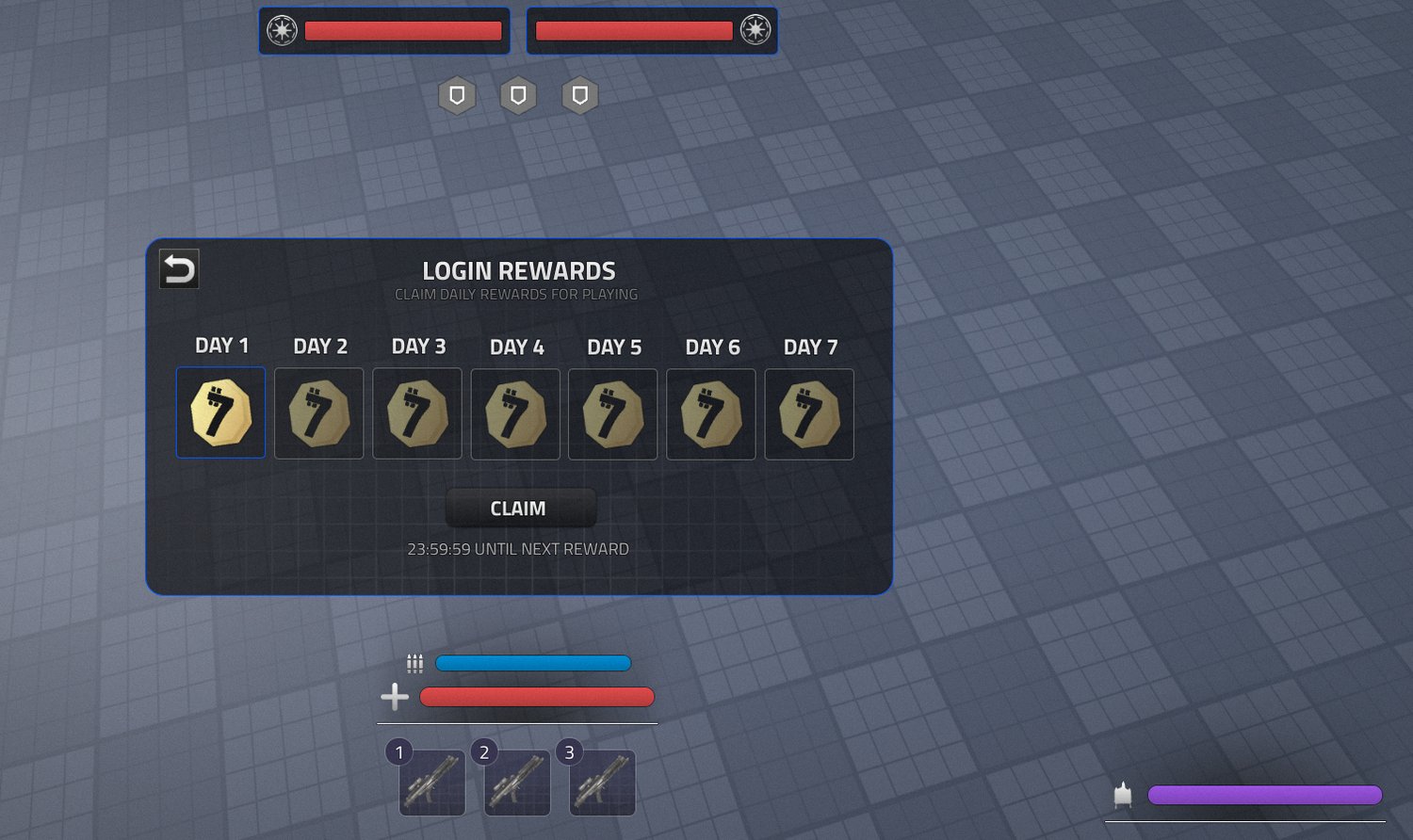Equip the weapon in slot 1
1413x840 pixels.
(x=431, y=783)
